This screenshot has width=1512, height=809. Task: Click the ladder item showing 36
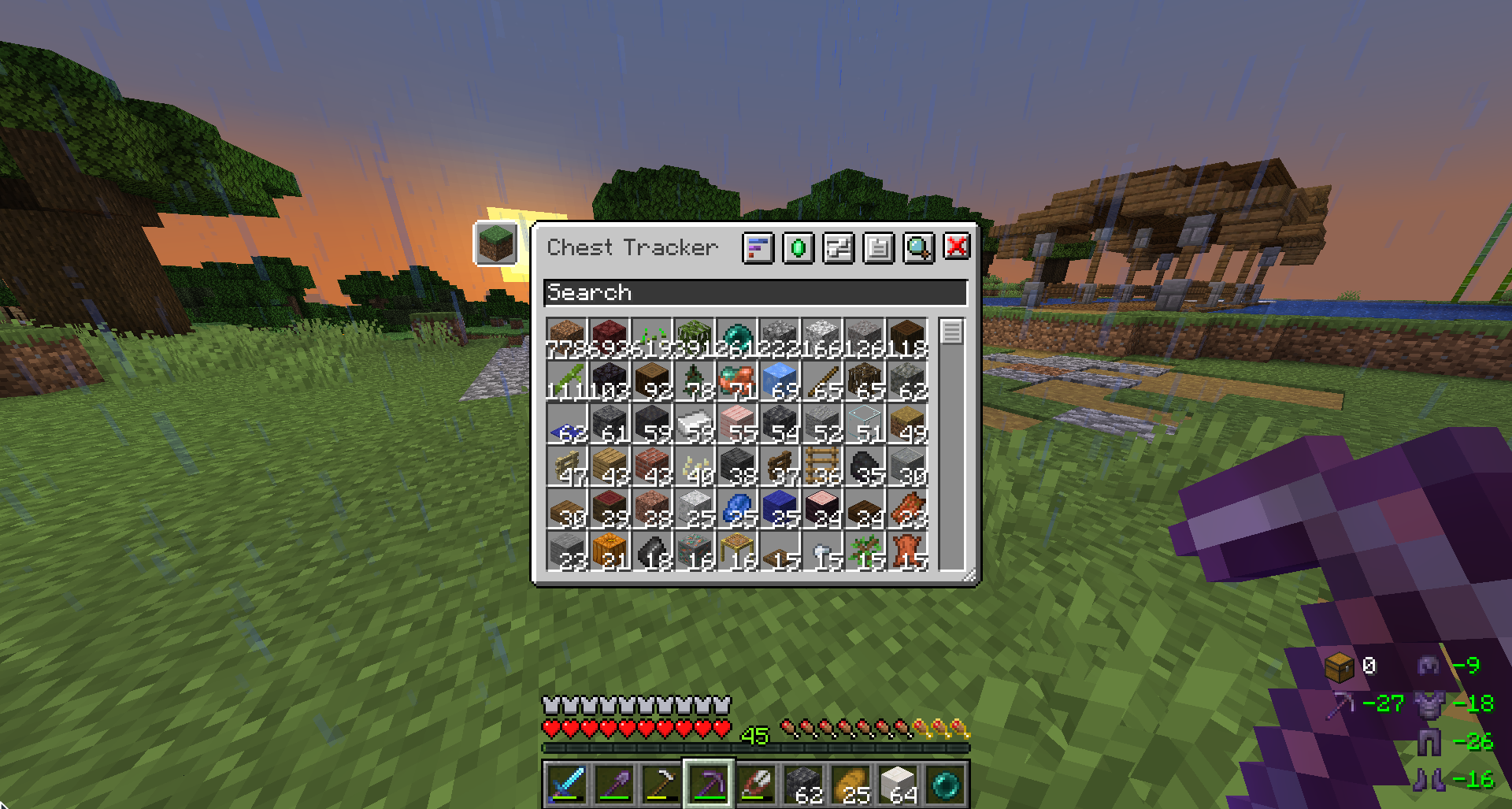point(821,467)
